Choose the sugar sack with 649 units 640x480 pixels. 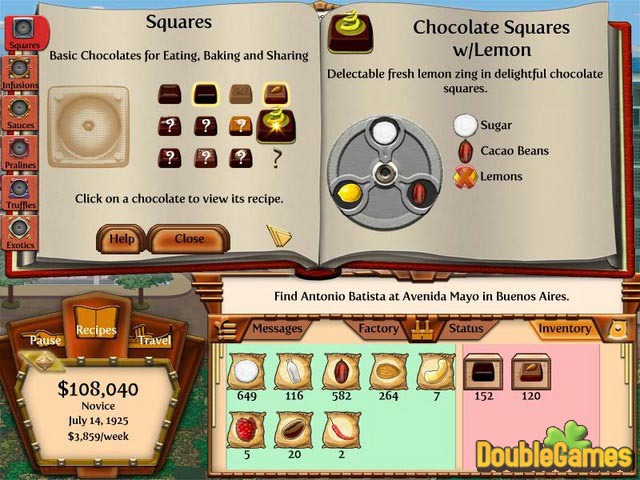tap(245, 371)
